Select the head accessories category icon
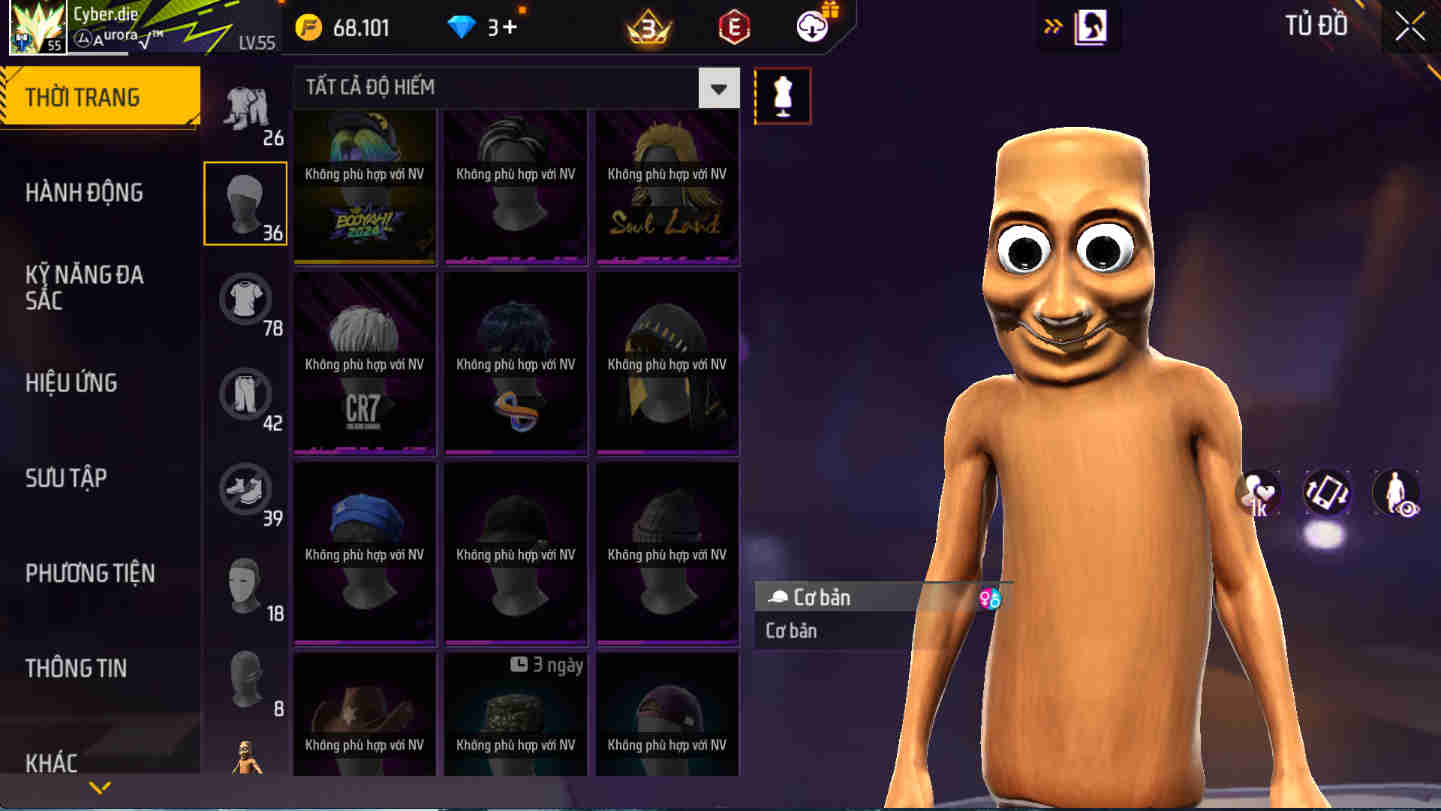Viewport: 1441px width, 811px height. [245, 203]
